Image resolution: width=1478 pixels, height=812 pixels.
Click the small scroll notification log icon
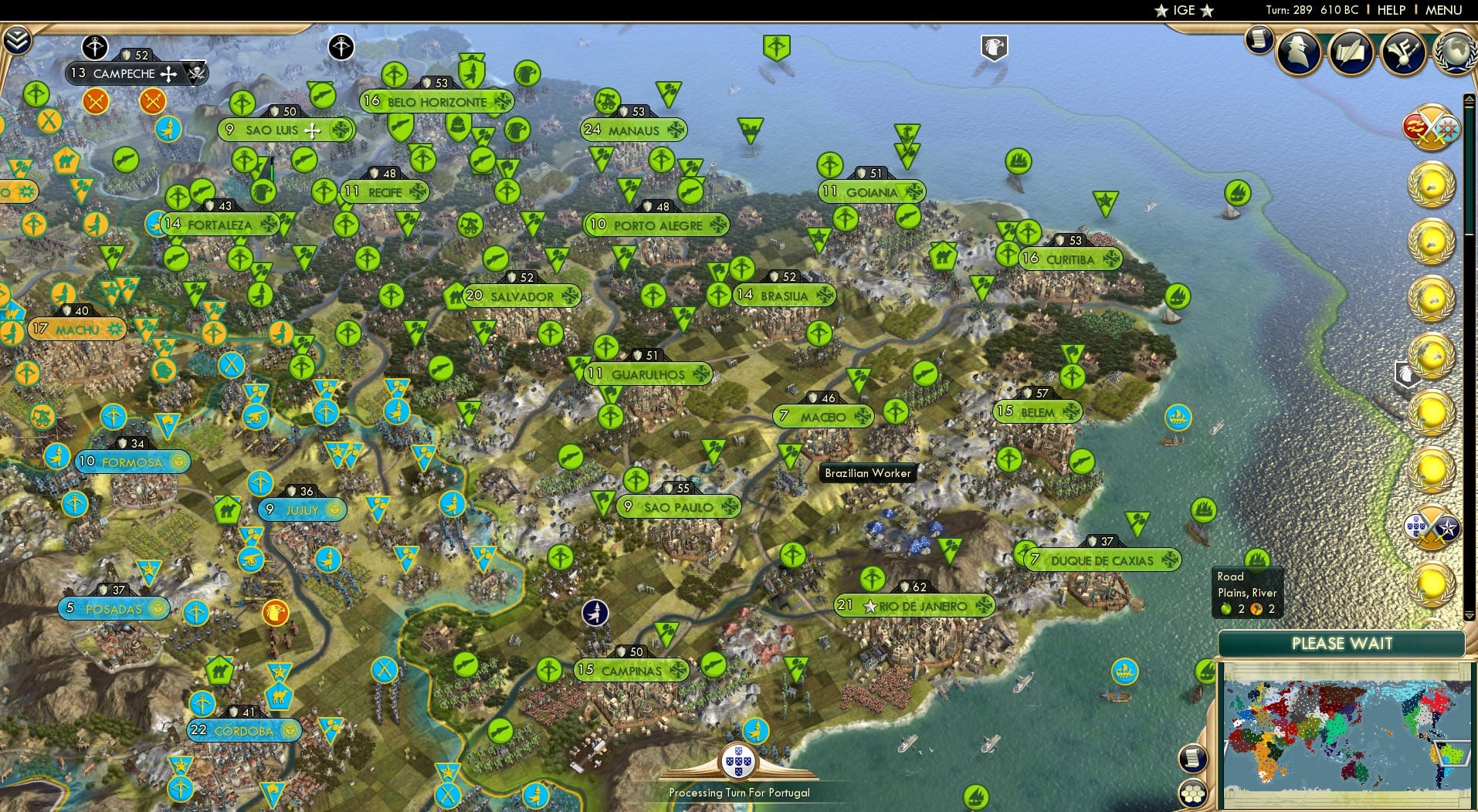[x=1258, y=40]
